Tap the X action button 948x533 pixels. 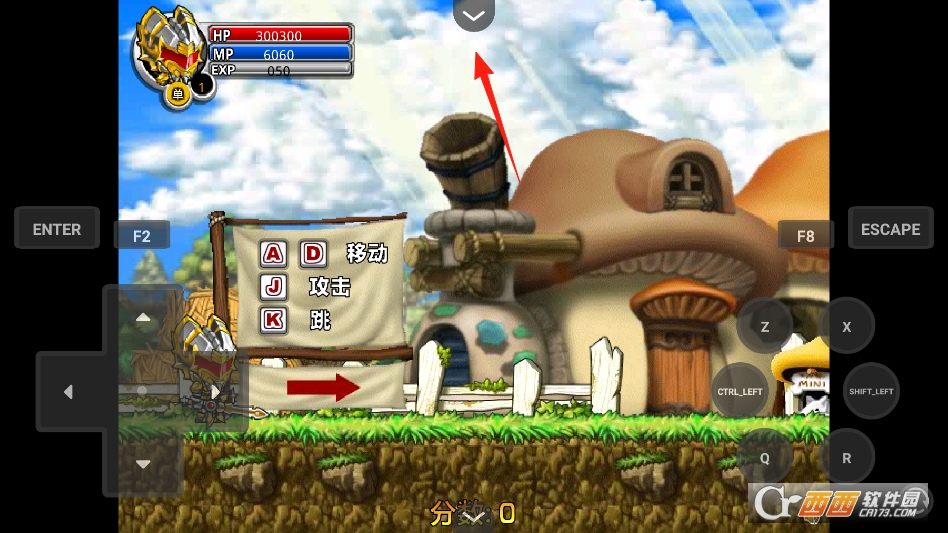pos(847,326)
